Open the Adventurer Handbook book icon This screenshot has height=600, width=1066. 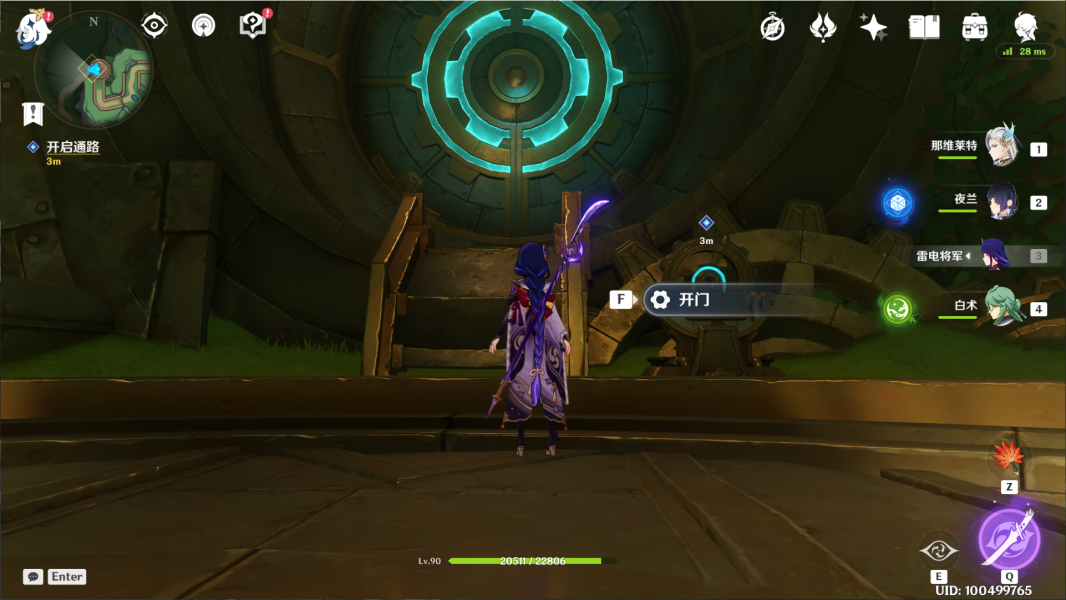[924, 27]
